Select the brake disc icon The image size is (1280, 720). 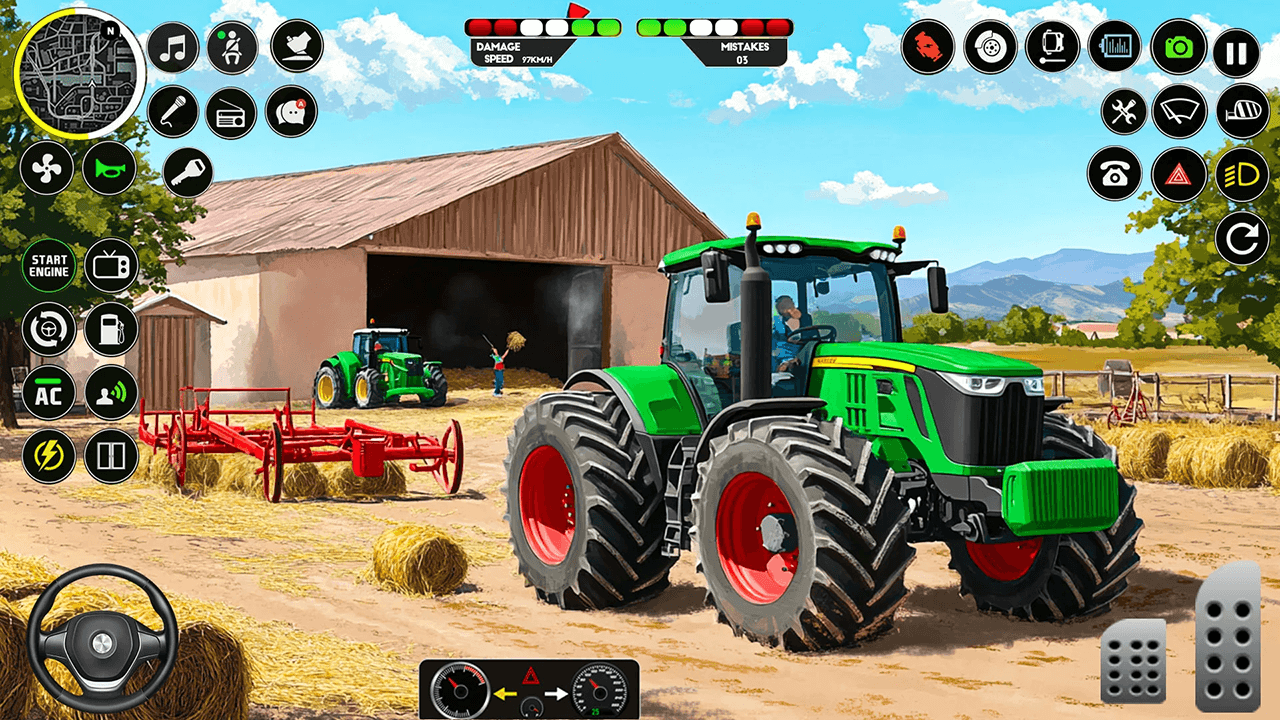(x=990, y=47)
